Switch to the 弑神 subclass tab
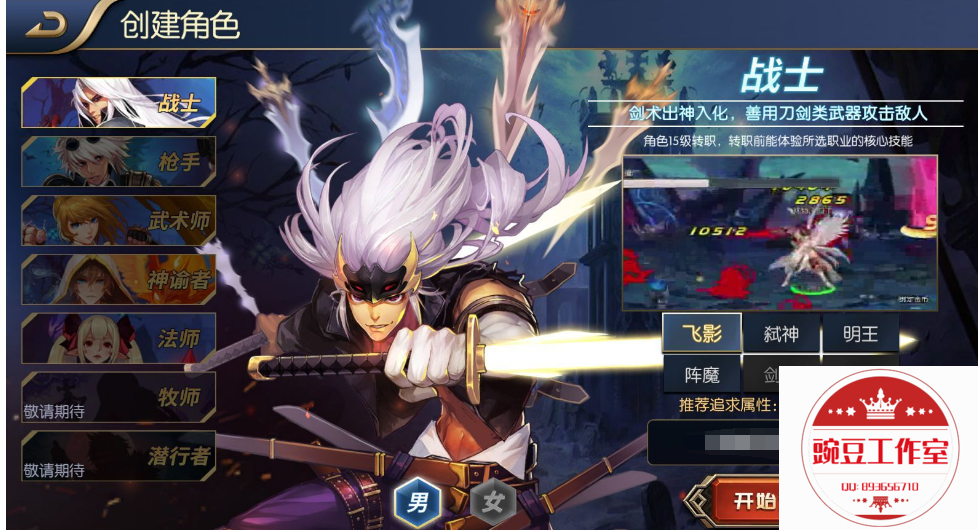This screenshot has width=978, height=530. coord(781,333)
